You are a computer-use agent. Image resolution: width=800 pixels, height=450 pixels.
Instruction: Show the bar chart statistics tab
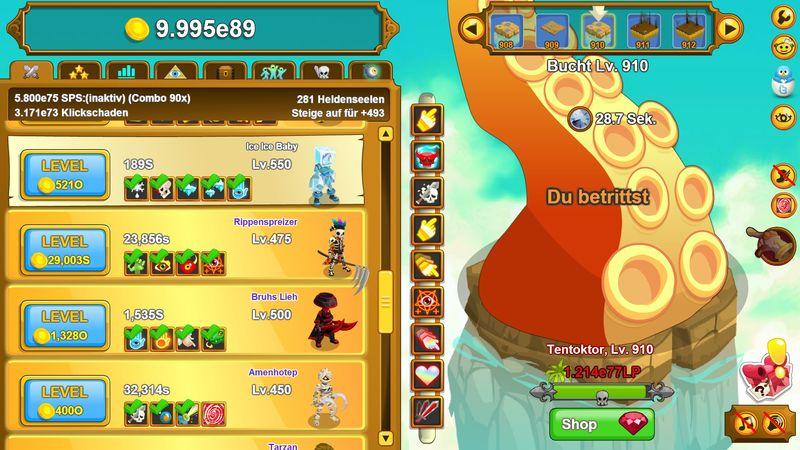(126, 72)
